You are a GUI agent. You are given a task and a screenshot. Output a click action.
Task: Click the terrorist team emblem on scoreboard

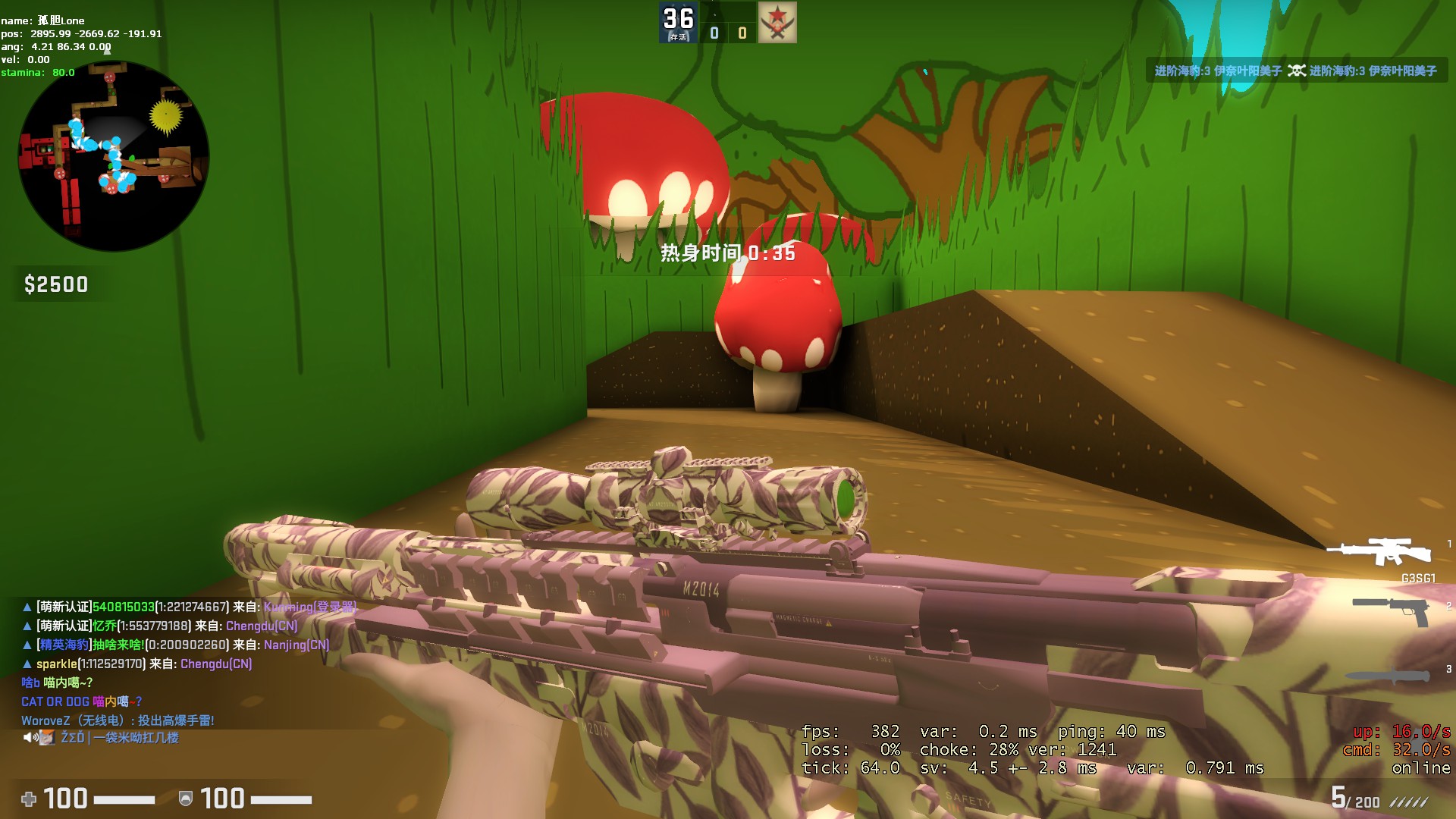tap(777, 23)
